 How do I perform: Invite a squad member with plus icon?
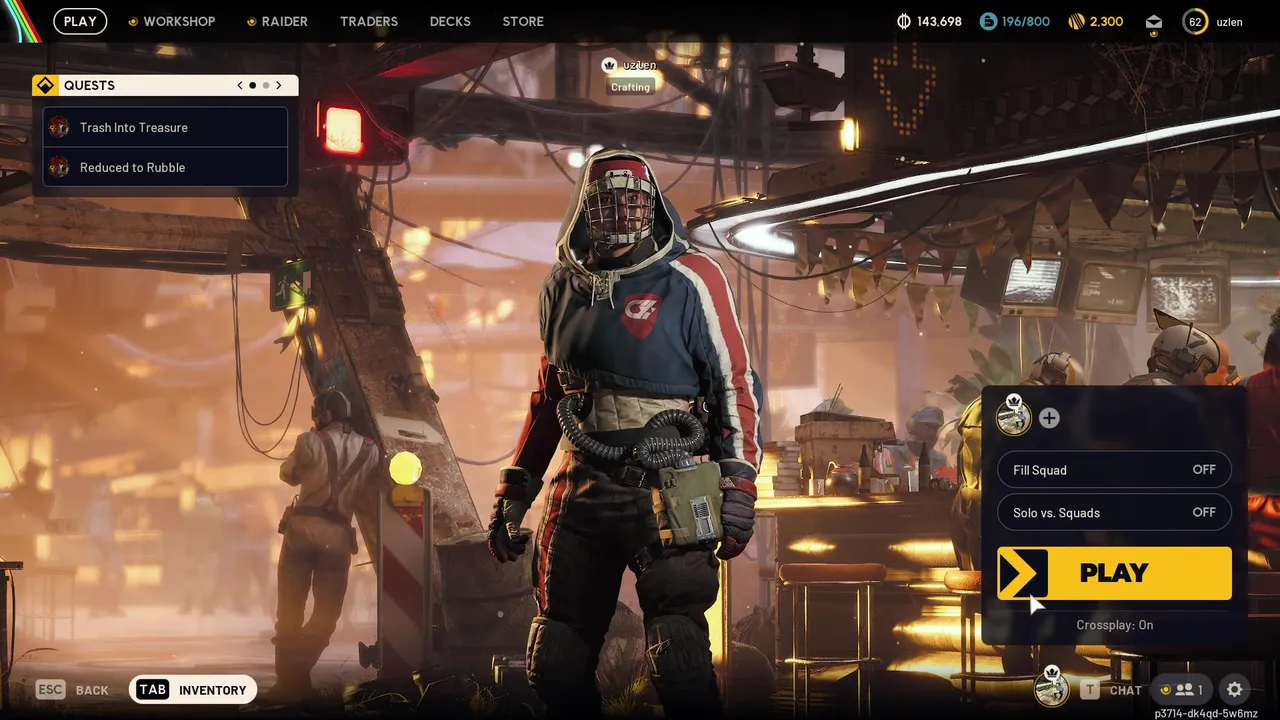point(1049,418)
